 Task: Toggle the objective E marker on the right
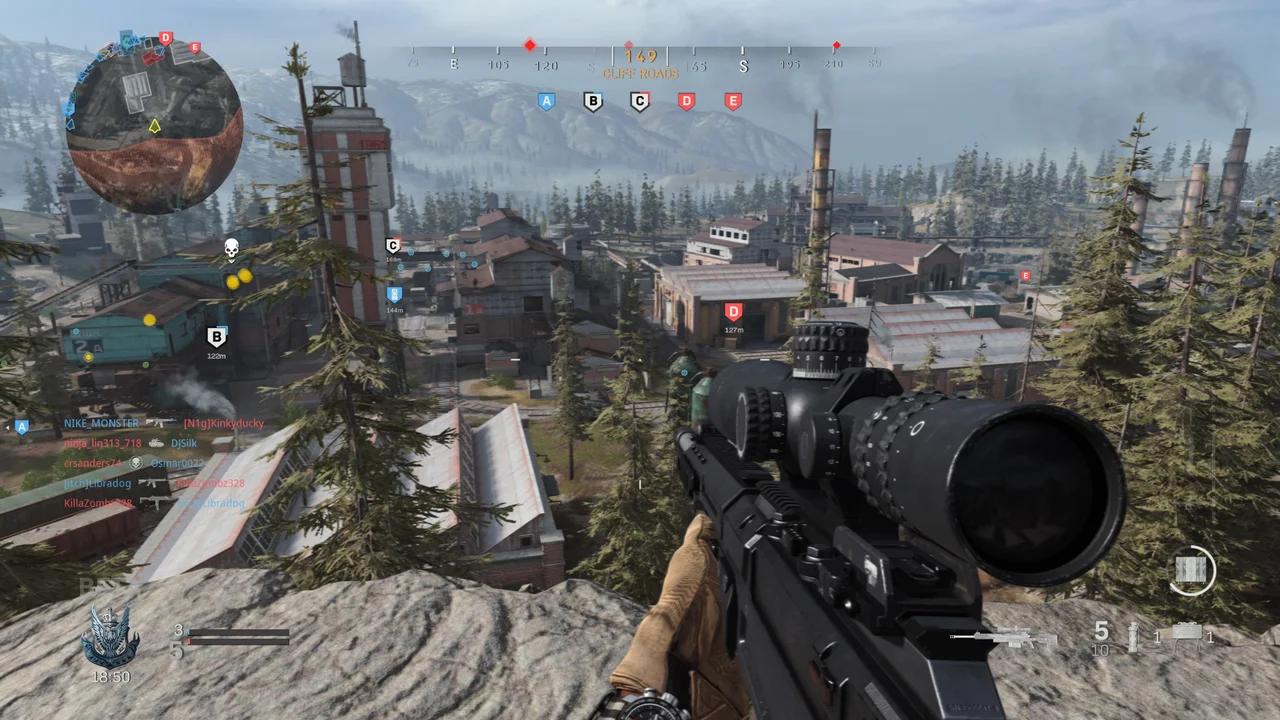click(1025, 276)
